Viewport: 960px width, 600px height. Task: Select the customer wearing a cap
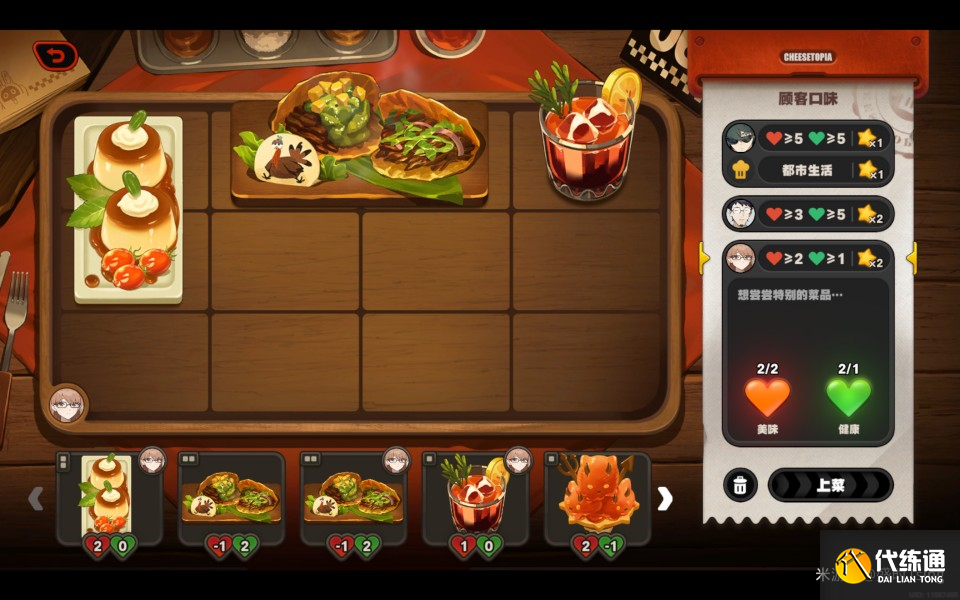point(740,138)
